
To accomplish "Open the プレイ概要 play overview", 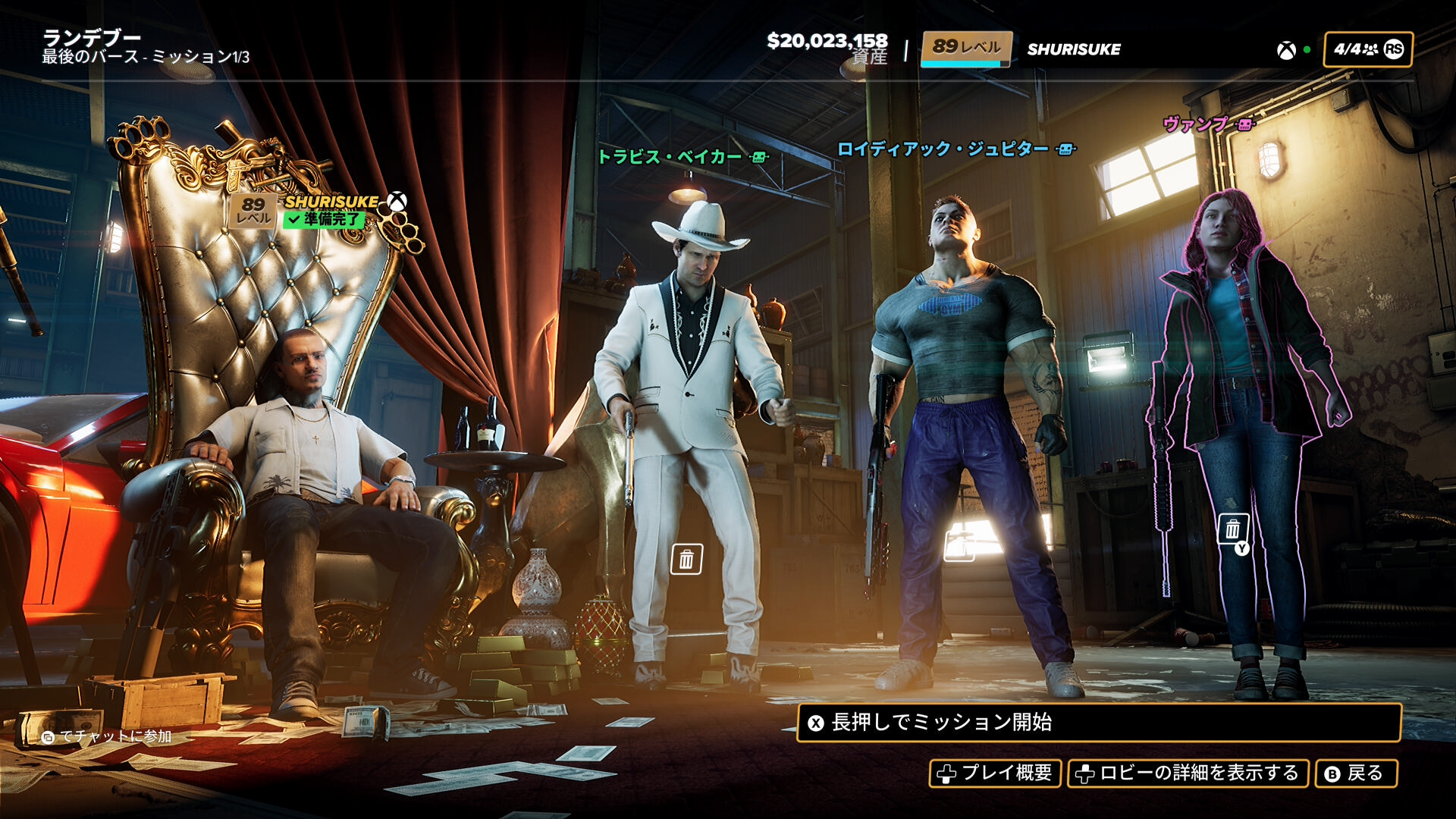I will coord(995,773).
